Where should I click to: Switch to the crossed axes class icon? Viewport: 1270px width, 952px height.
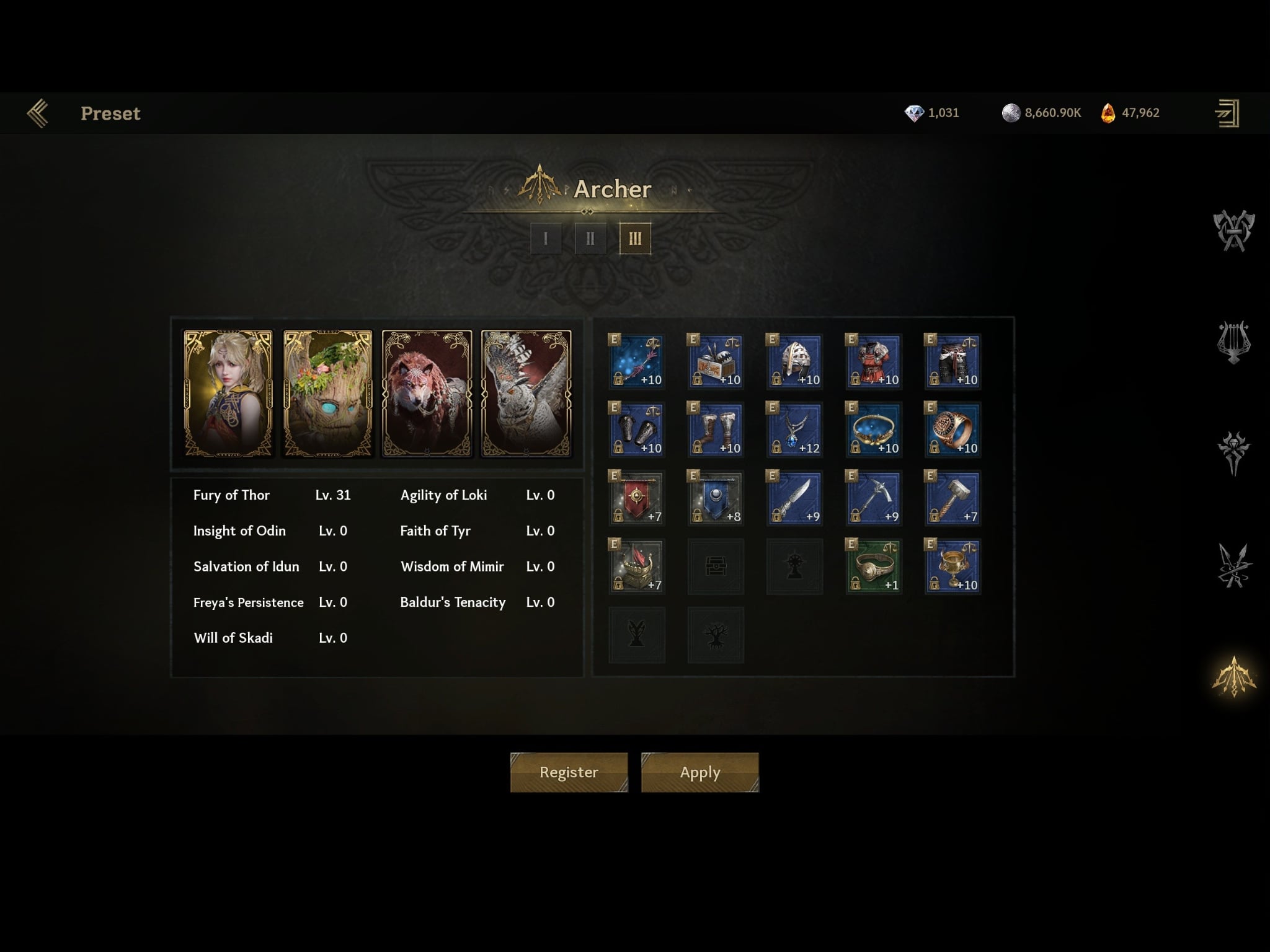[x=1233, y=231]
